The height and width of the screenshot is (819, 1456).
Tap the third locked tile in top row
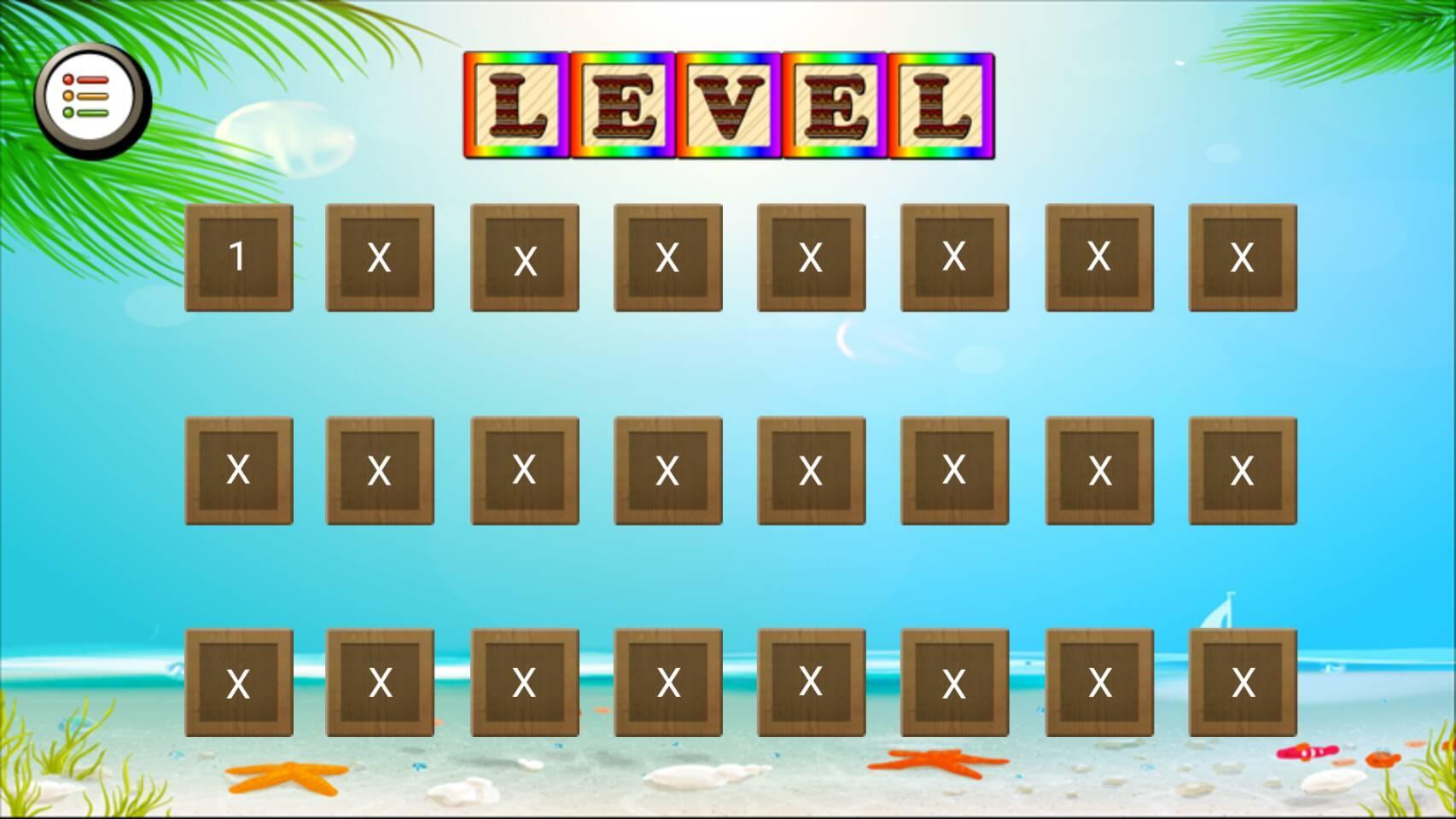524,258
